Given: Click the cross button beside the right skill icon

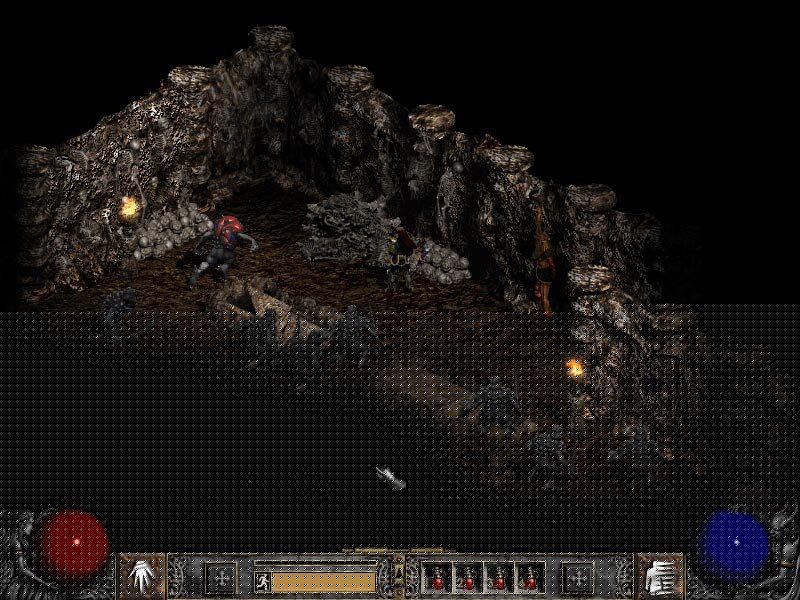Looking at the screenshot, I should coord(578,577).
